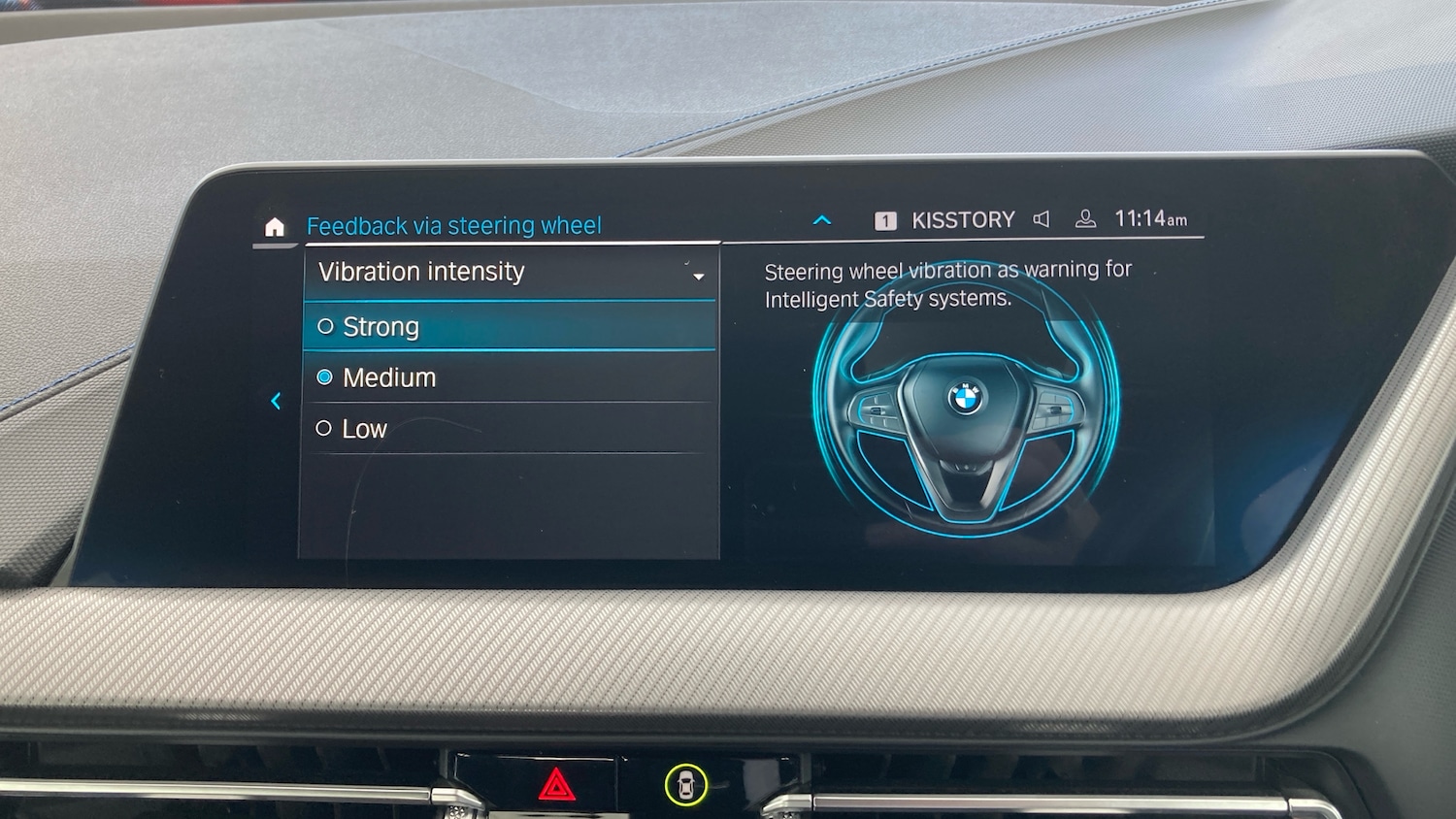Open the Feedback via steering wheel title

tap(454, 226)
